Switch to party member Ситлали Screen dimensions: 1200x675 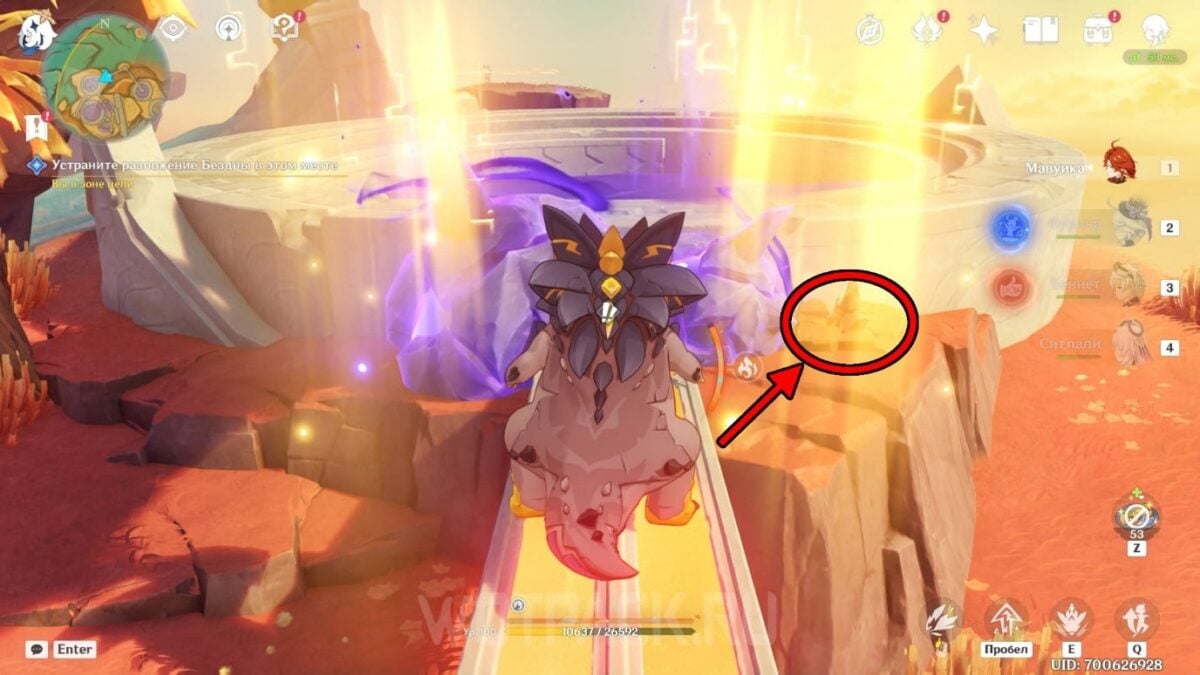[1124, 346]
